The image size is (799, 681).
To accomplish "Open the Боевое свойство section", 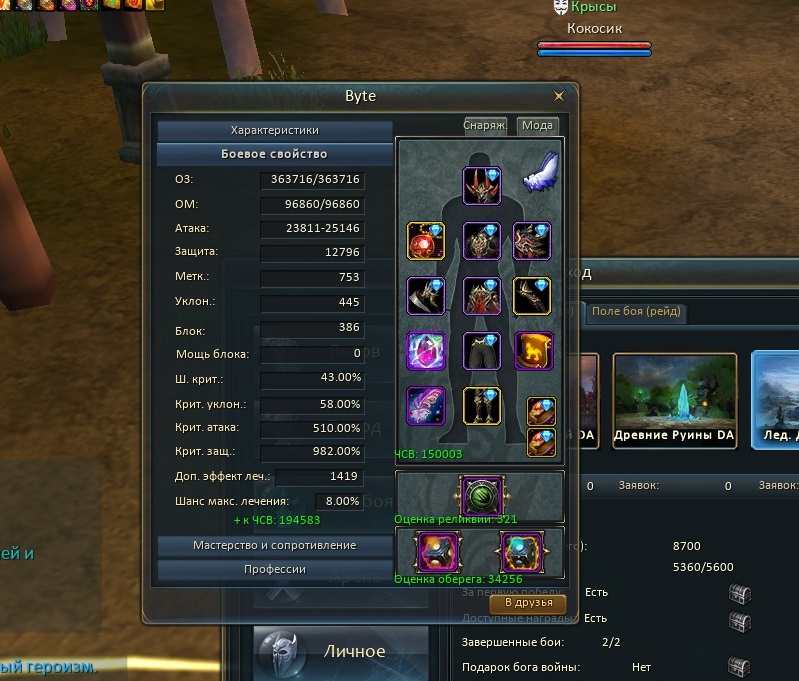I will (274, 154).
